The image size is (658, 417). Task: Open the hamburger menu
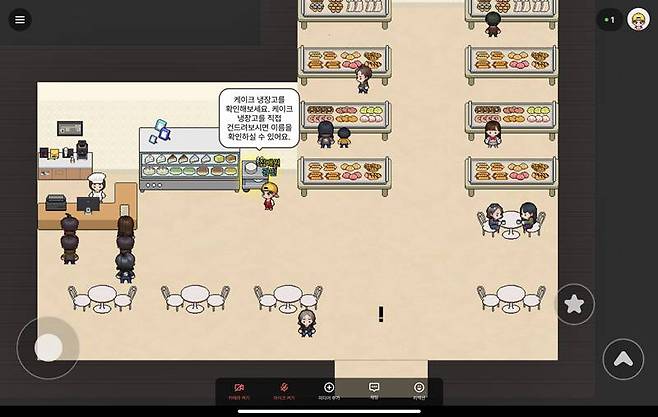click(x=20, y=20)
